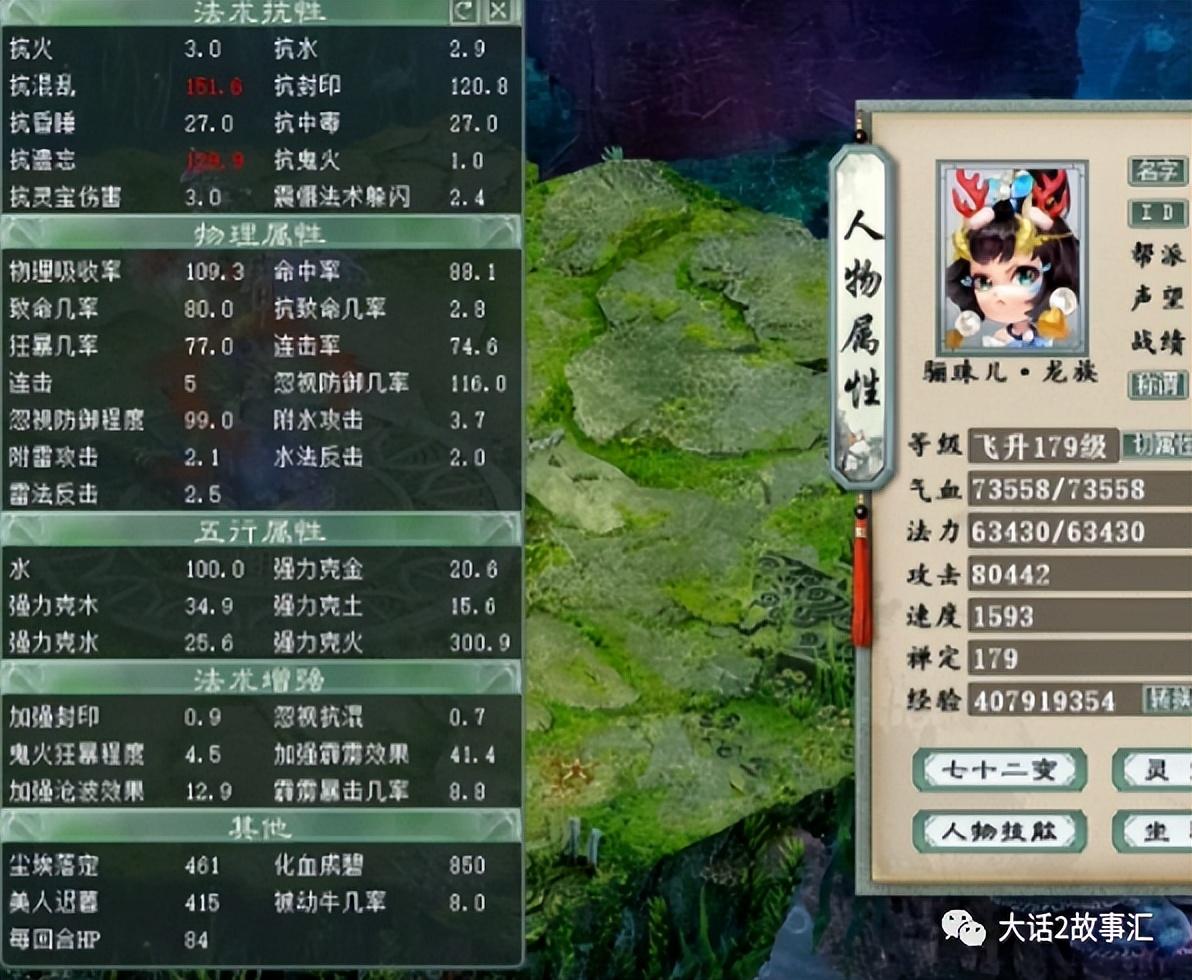Select the character portrait thumbnail
This screenshot has height=980, width=1192.
click(1012, 258)
